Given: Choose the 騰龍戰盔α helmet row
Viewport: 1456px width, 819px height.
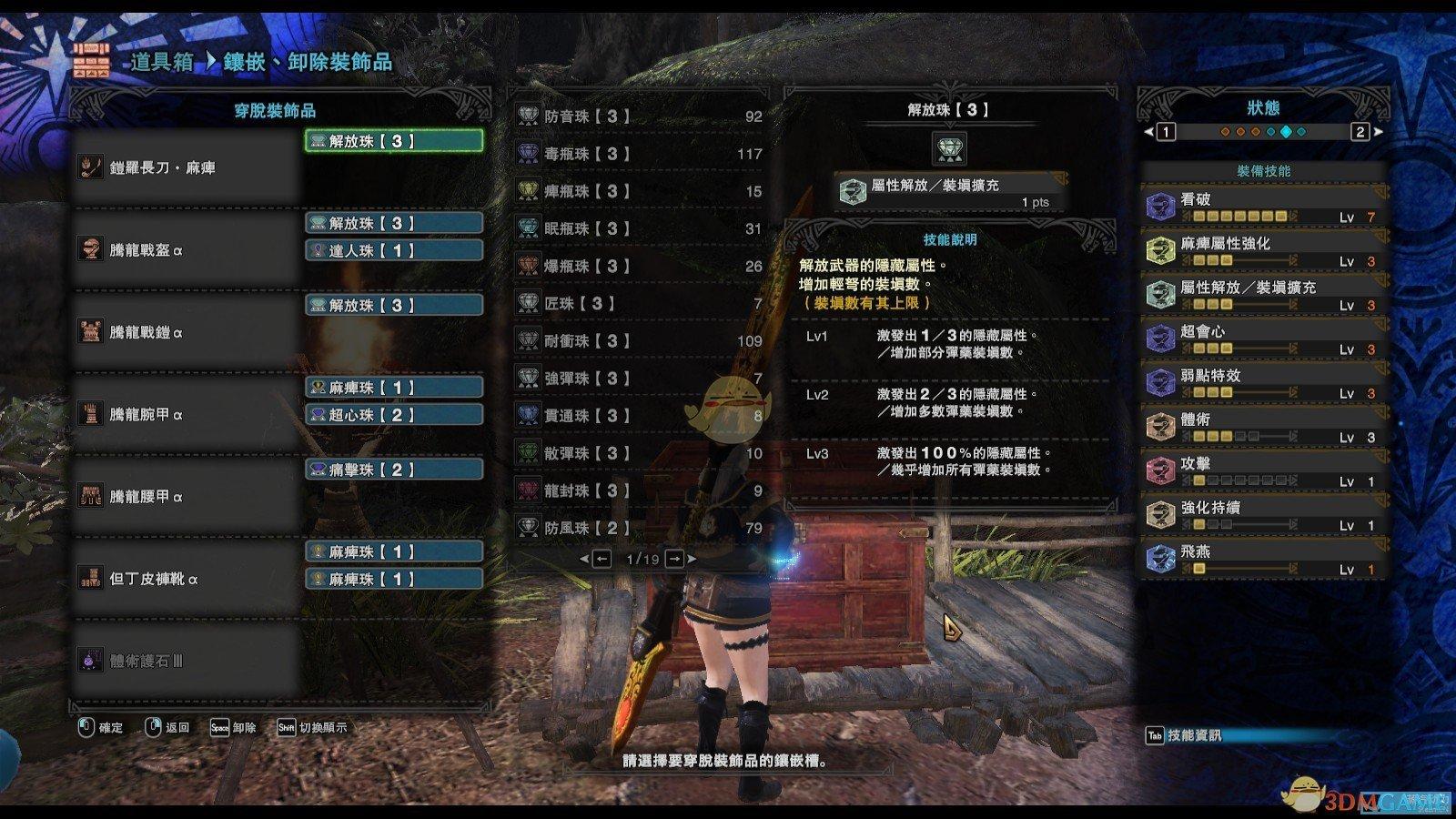Looking at the screenshot, I should point(187,249).
